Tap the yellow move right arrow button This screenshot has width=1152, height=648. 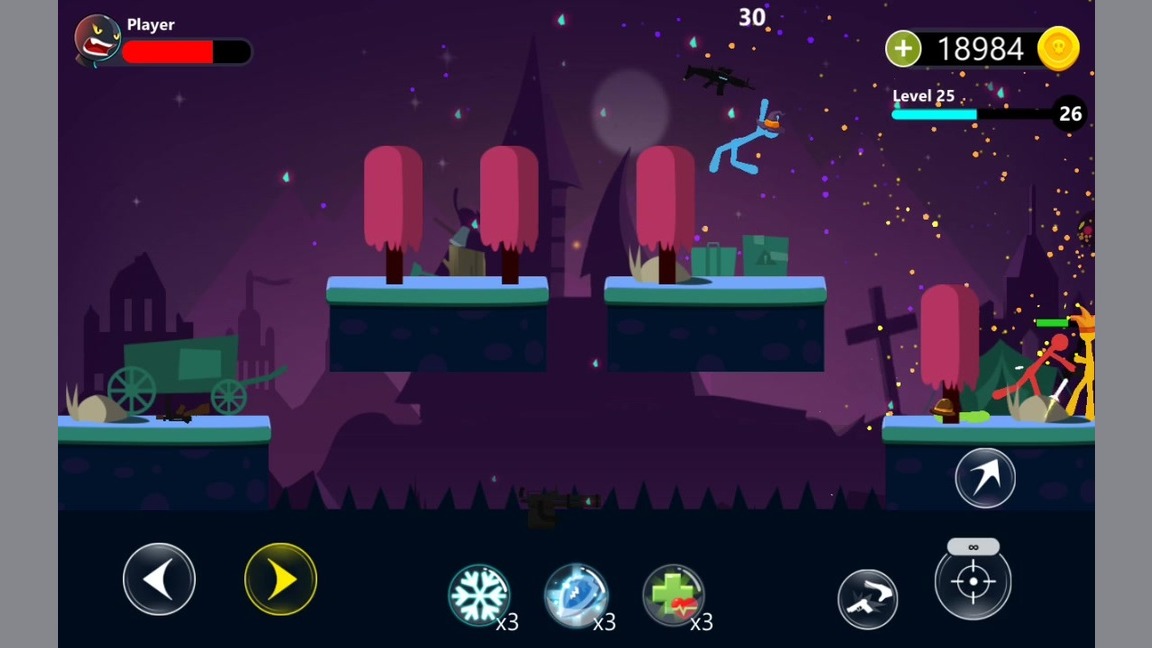click(x=281, y=579)
